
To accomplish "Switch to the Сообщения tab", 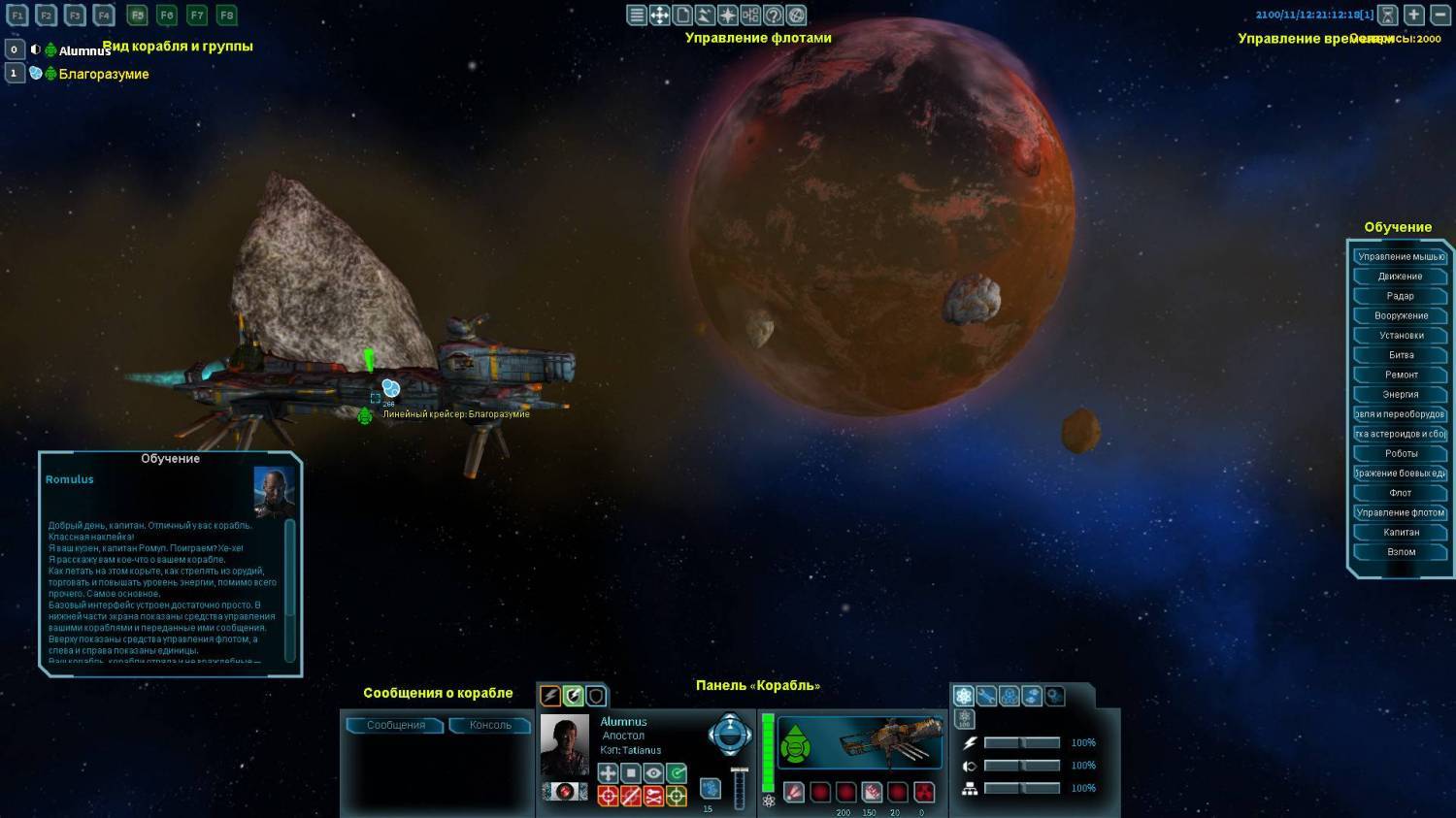I will click(395, 725).
